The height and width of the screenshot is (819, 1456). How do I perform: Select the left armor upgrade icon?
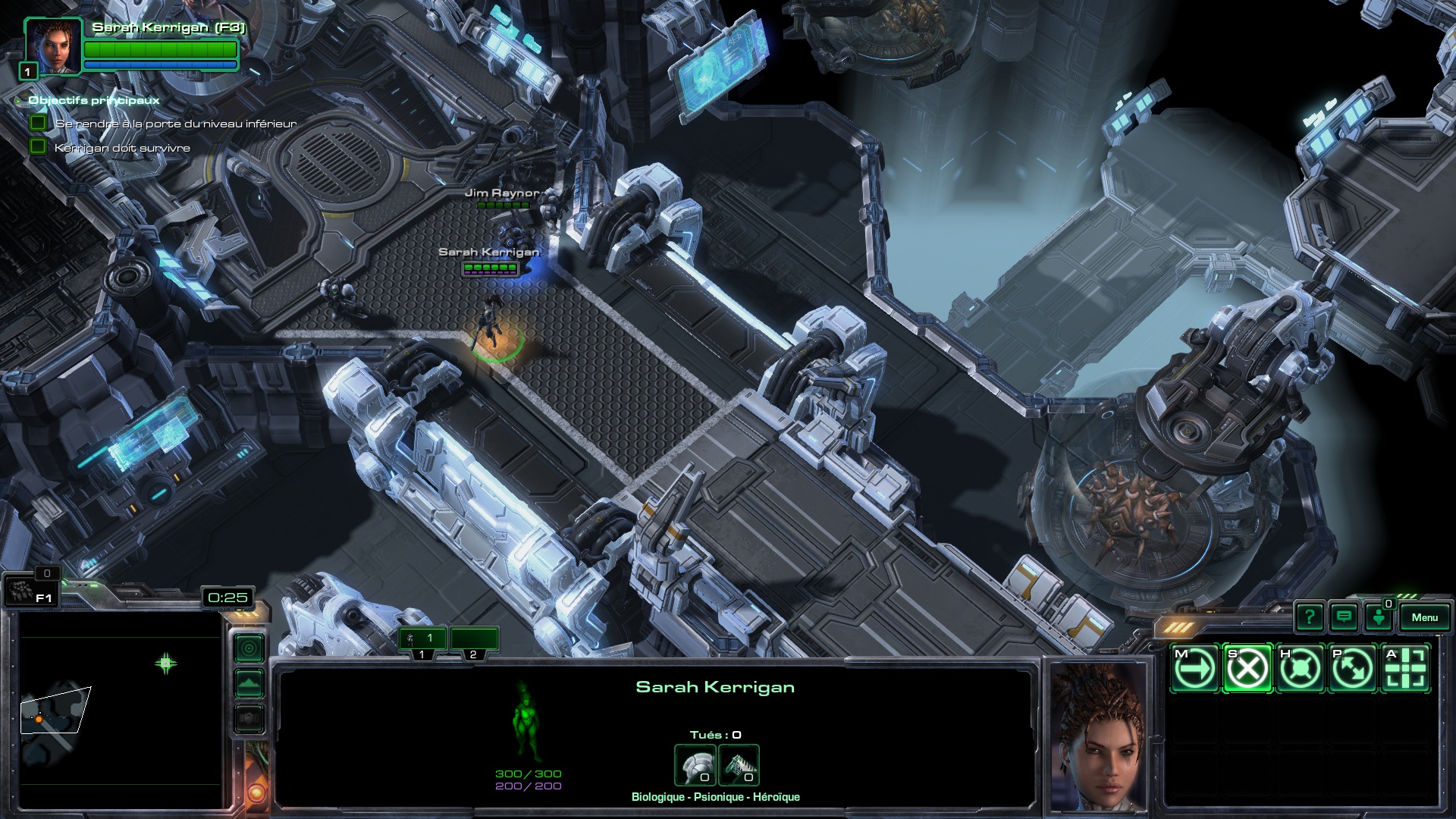[695, 765]
